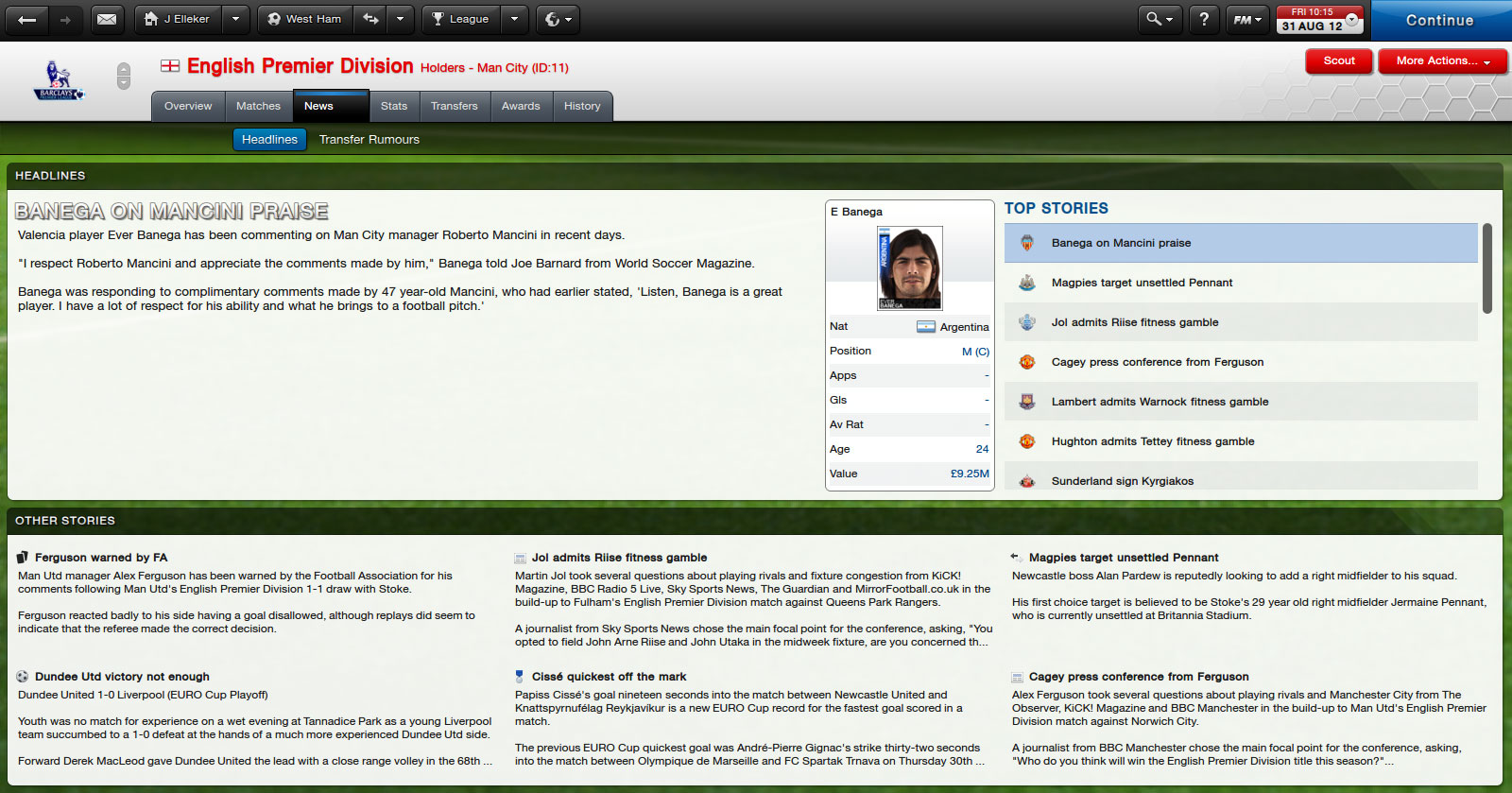Select Magpies target unsettled Pennant top story
The width and height of the screenshot is (1512, 793).
(1142, 283)
